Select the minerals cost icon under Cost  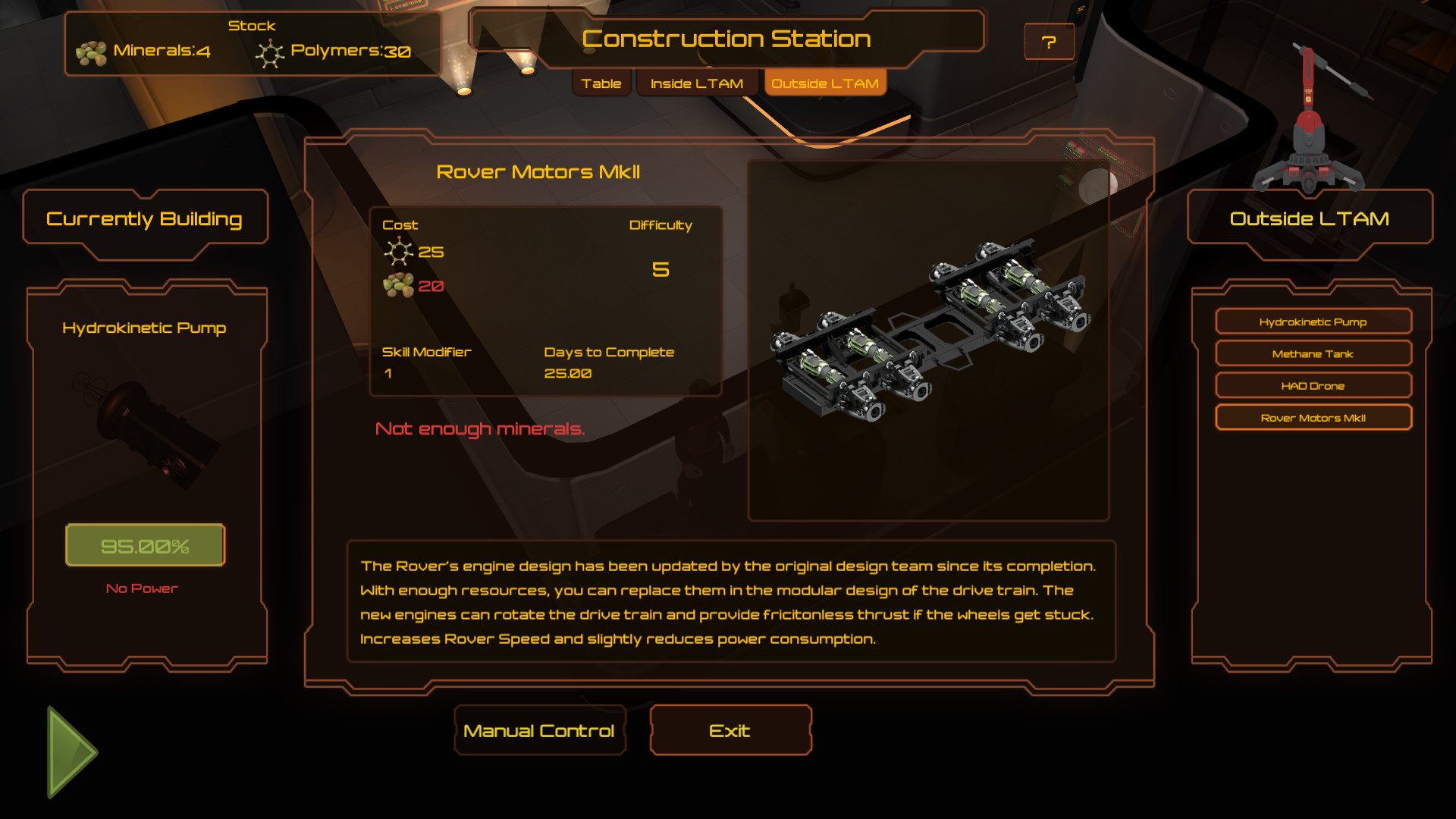point(397,287)
